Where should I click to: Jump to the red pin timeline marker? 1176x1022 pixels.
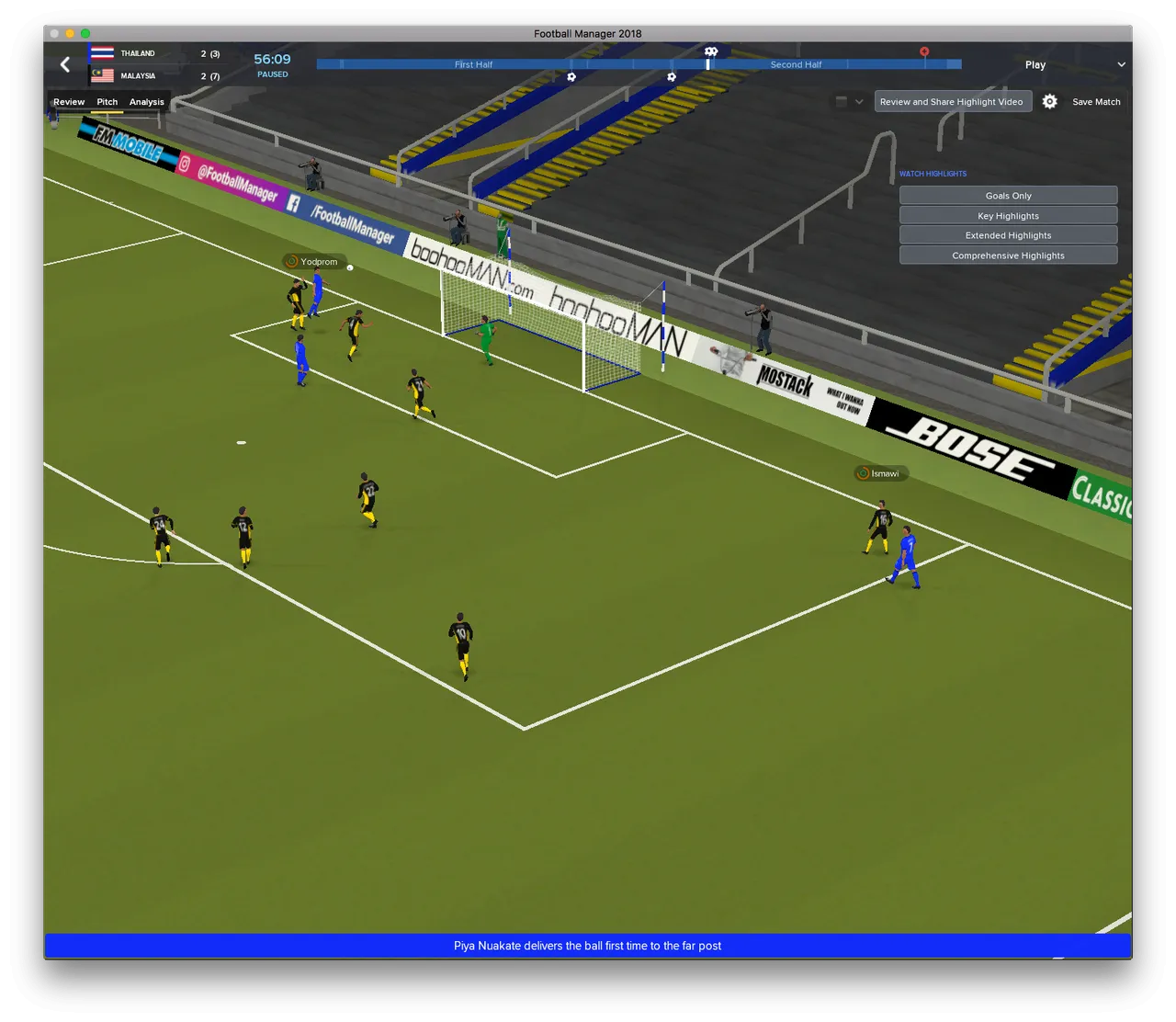pos(924,53)
